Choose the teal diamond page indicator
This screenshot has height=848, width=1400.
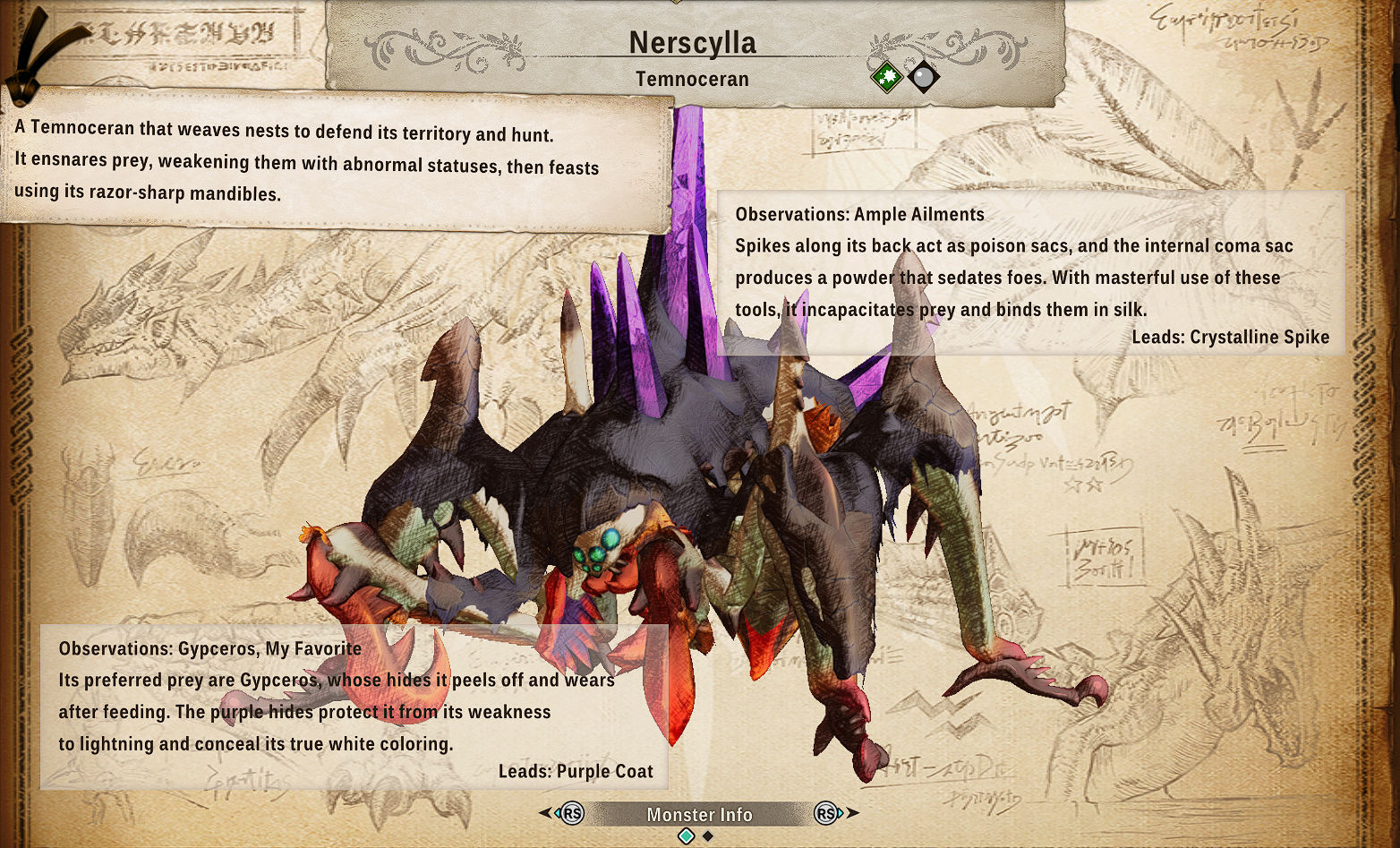click(x=687, y=836)
